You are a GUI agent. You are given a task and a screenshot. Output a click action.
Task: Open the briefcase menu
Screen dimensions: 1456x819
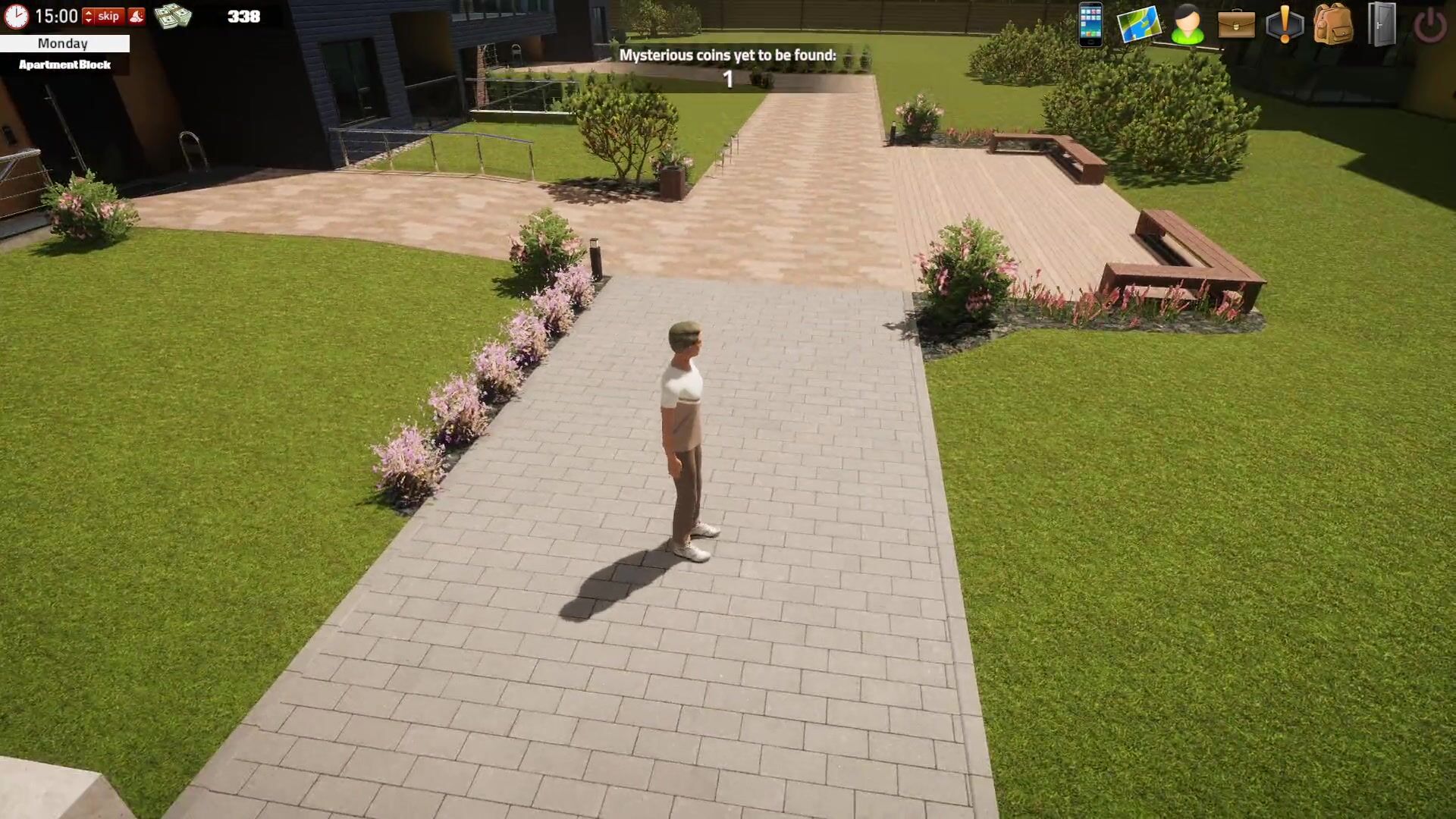[1236, 24]
